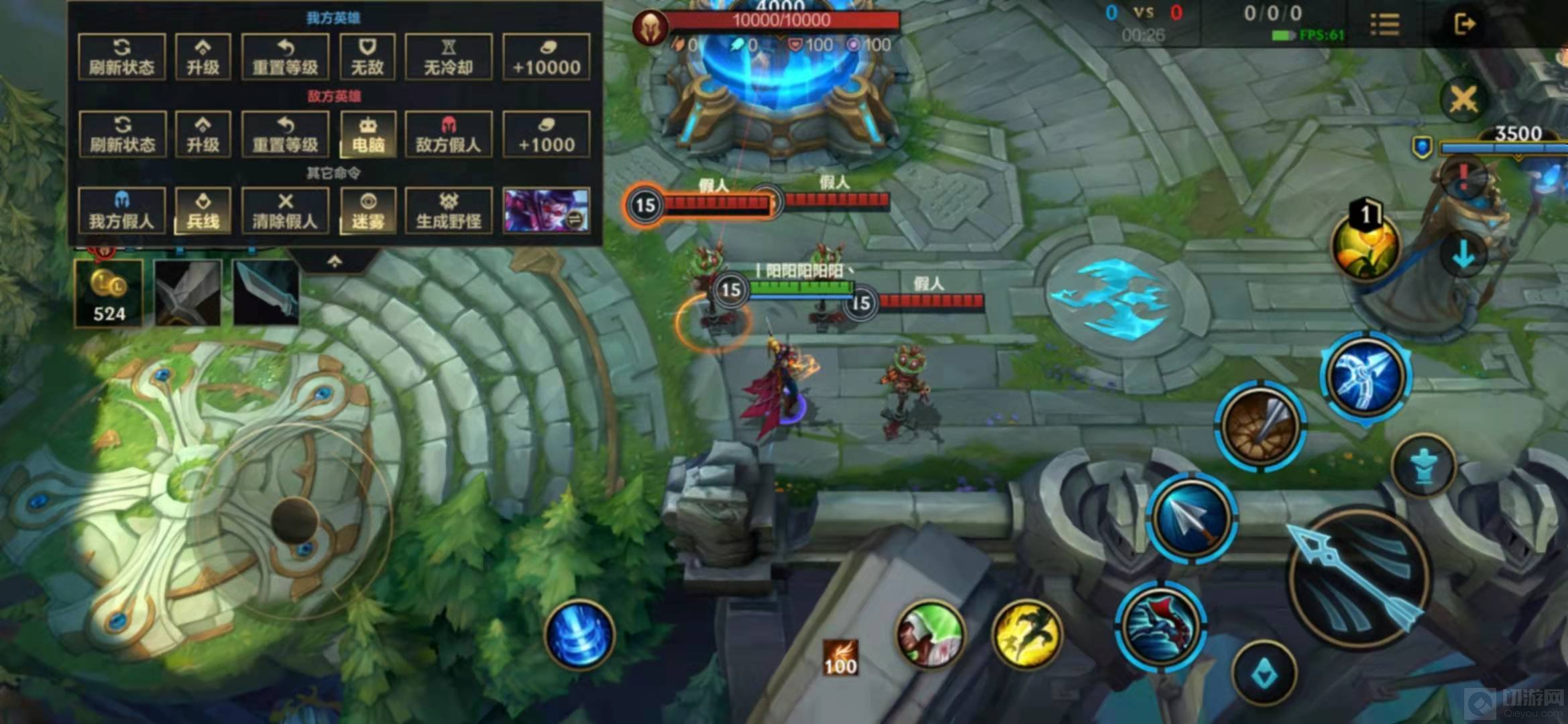Cast the glowing arrow ultimate ability
The image size is (1568, 724).
(x=1366, y=376)
